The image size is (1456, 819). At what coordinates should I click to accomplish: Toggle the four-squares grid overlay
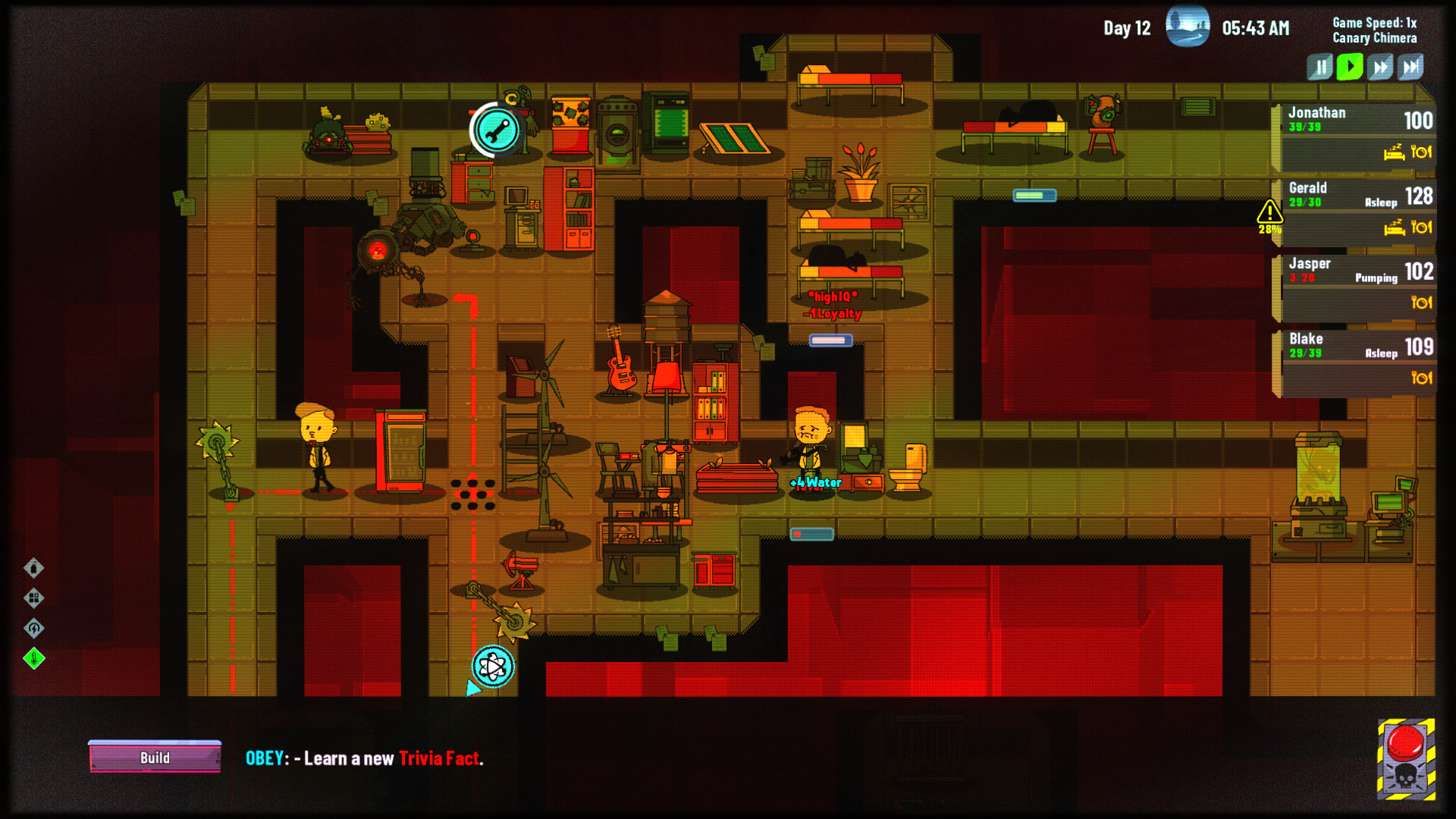pyautogui.click(x=34, y=598)
